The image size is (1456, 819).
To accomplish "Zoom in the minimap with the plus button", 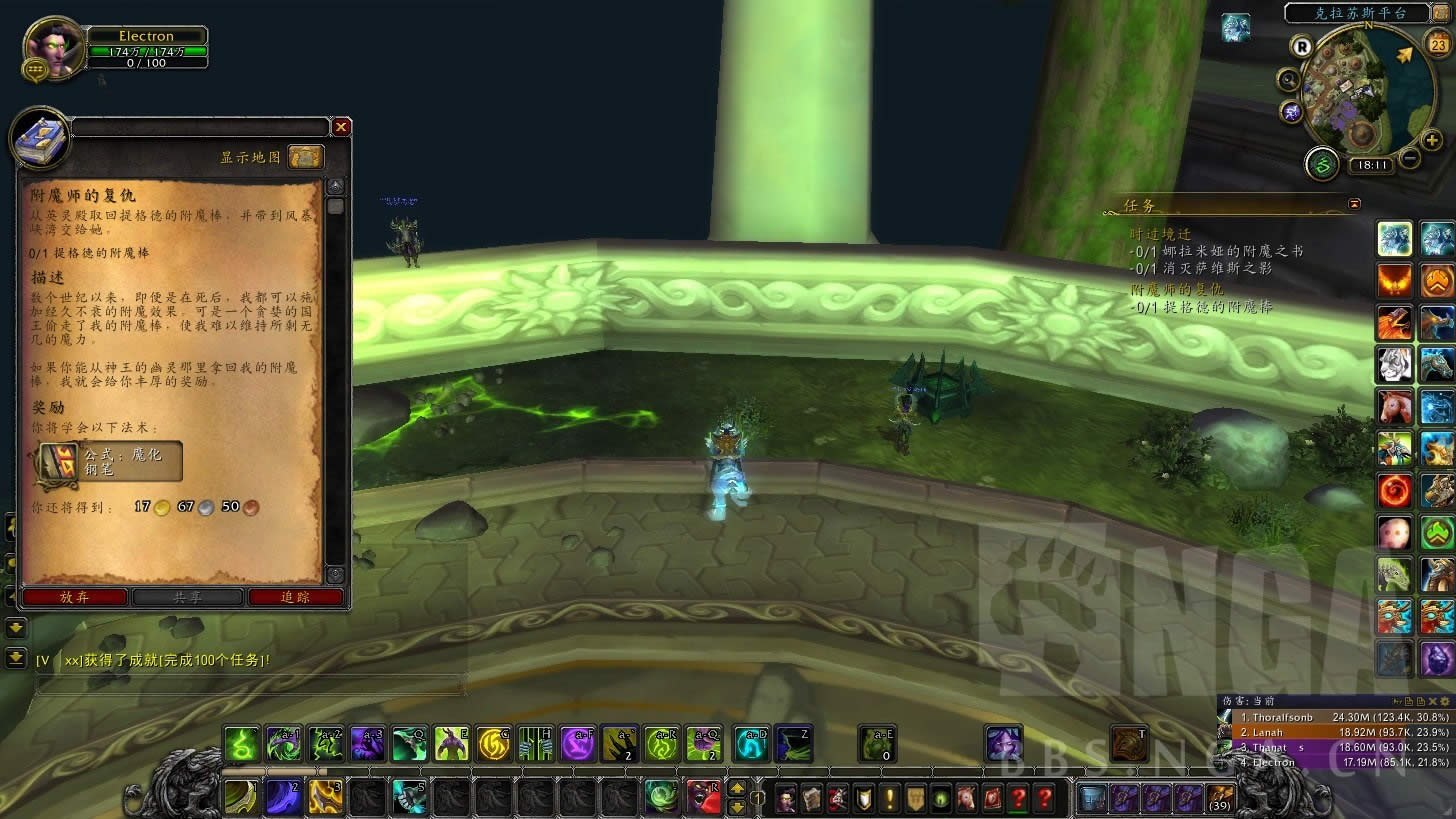I will [x=1432, y=140].
